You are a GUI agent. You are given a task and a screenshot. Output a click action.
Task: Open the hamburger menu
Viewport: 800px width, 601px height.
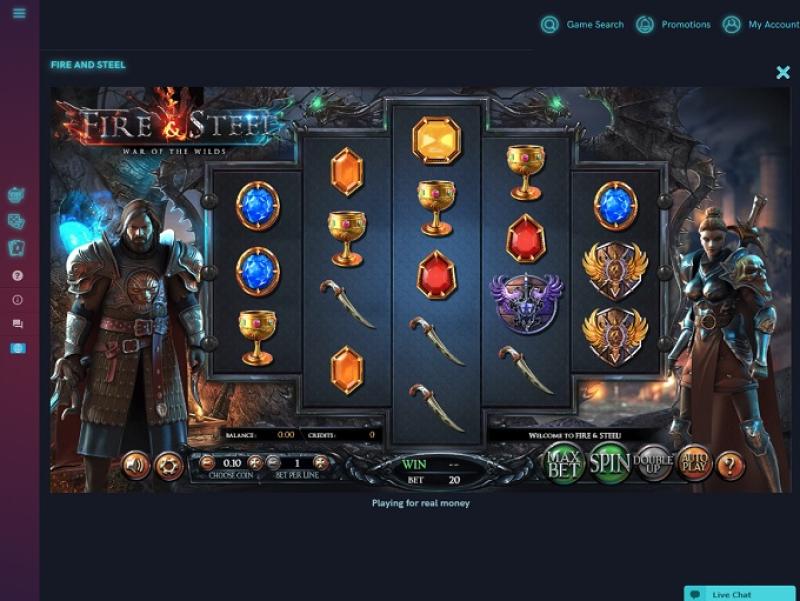19,14
